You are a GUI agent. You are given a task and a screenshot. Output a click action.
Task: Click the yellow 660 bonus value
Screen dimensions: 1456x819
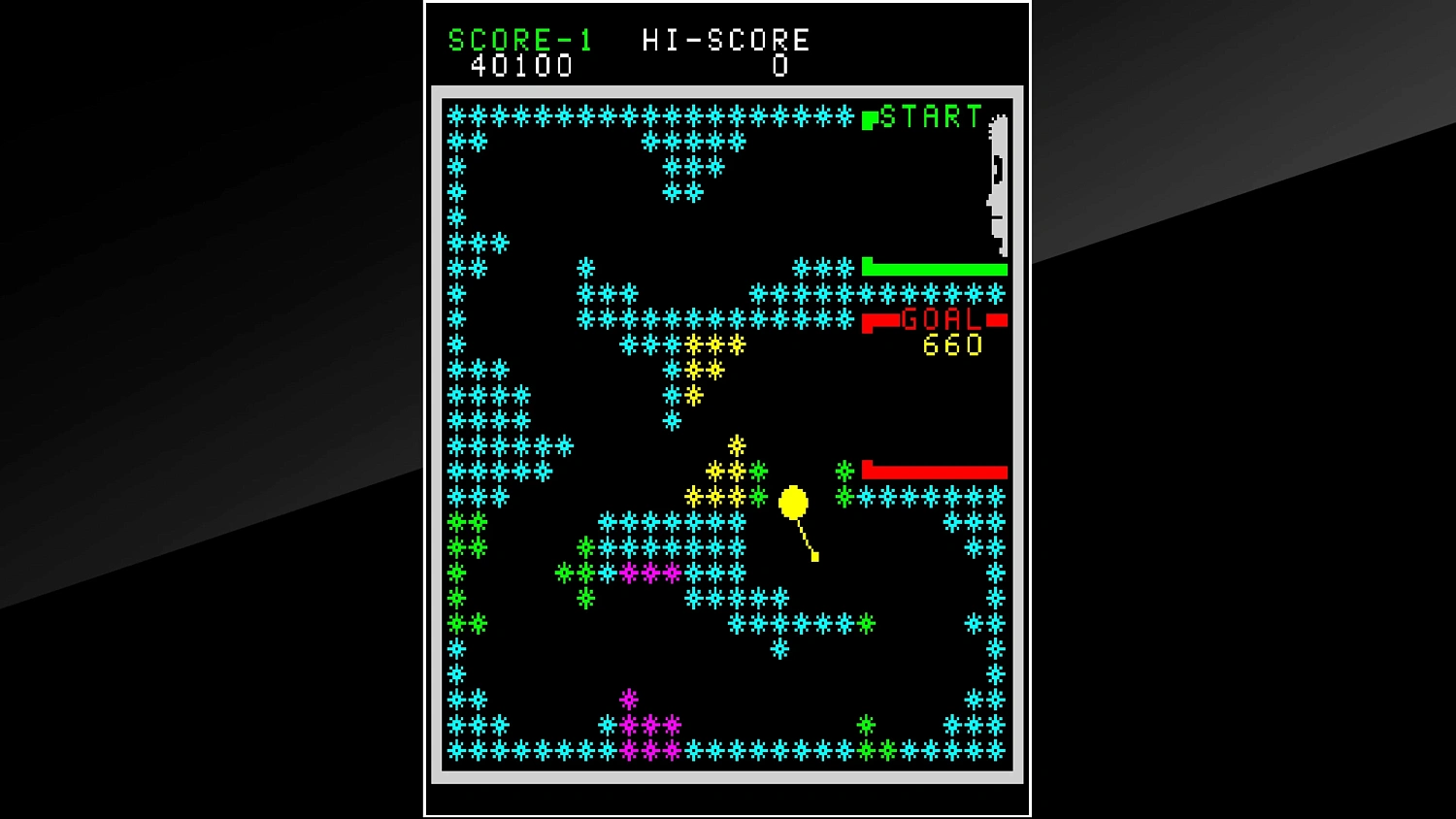952,346
